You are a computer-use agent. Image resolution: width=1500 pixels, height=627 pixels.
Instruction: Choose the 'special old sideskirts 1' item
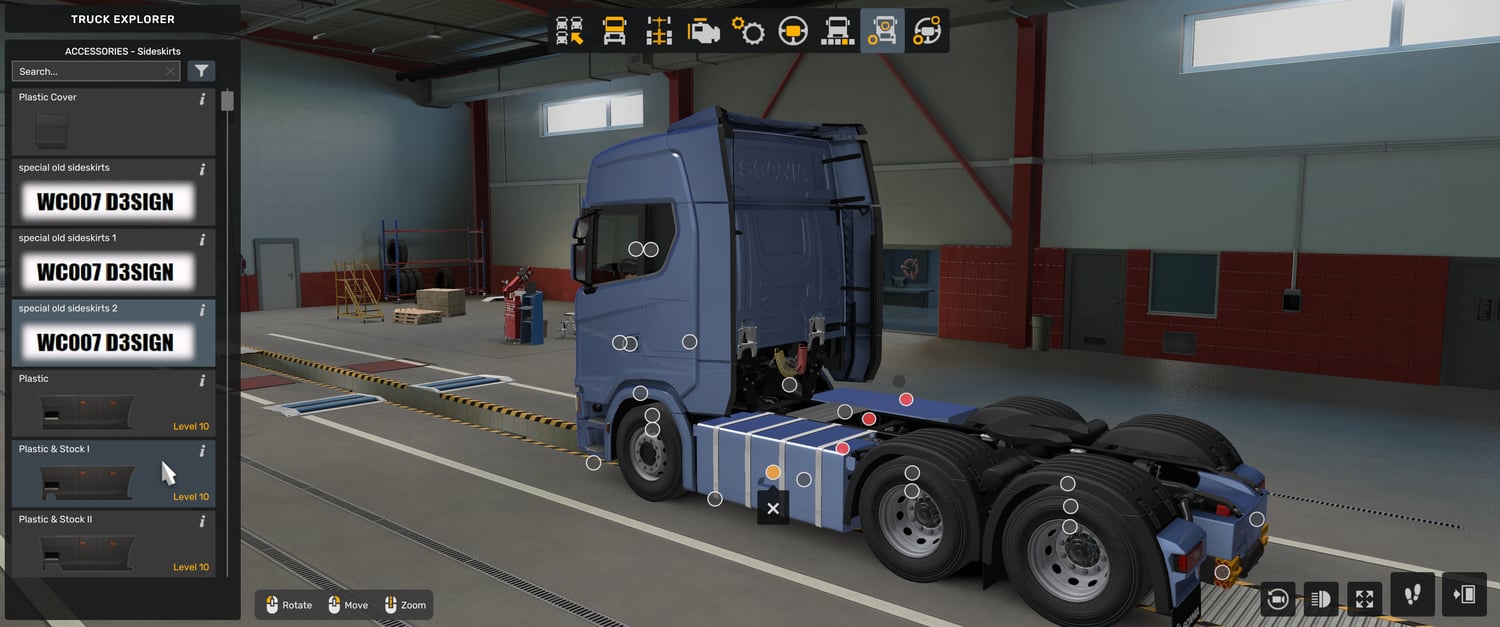click(112, 263)
